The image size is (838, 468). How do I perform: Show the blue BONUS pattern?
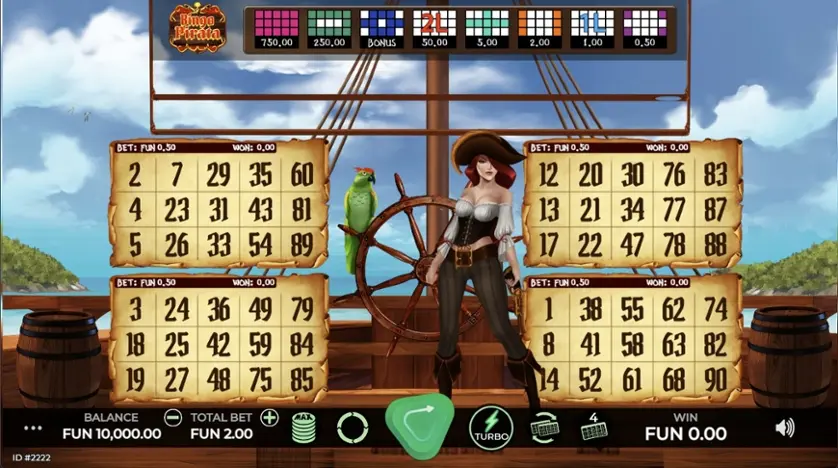pyautogui.click(x=380, y=28)
